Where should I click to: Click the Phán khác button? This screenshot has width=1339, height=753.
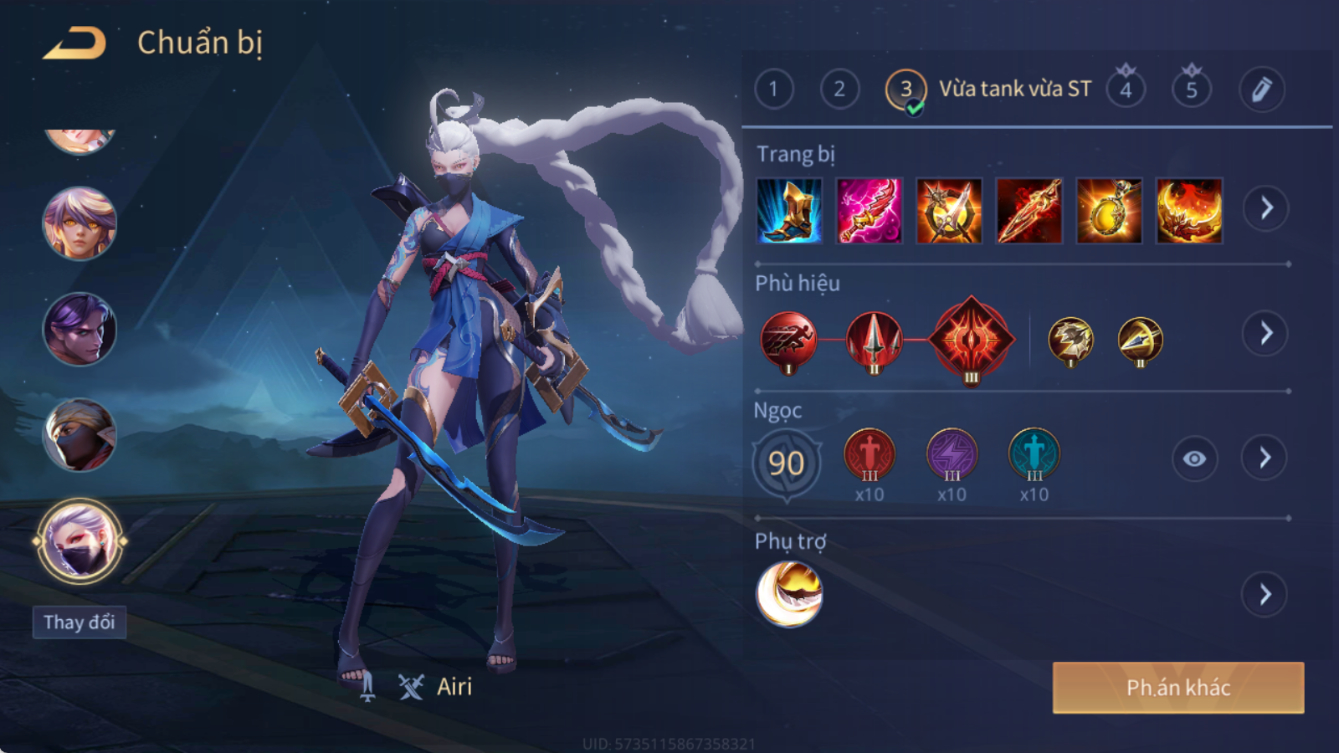1178,688
